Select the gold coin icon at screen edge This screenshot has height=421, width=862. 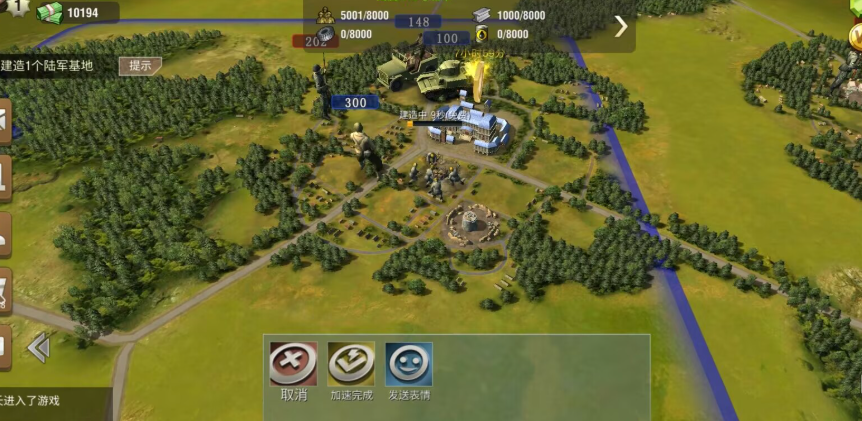coord(856,36)
